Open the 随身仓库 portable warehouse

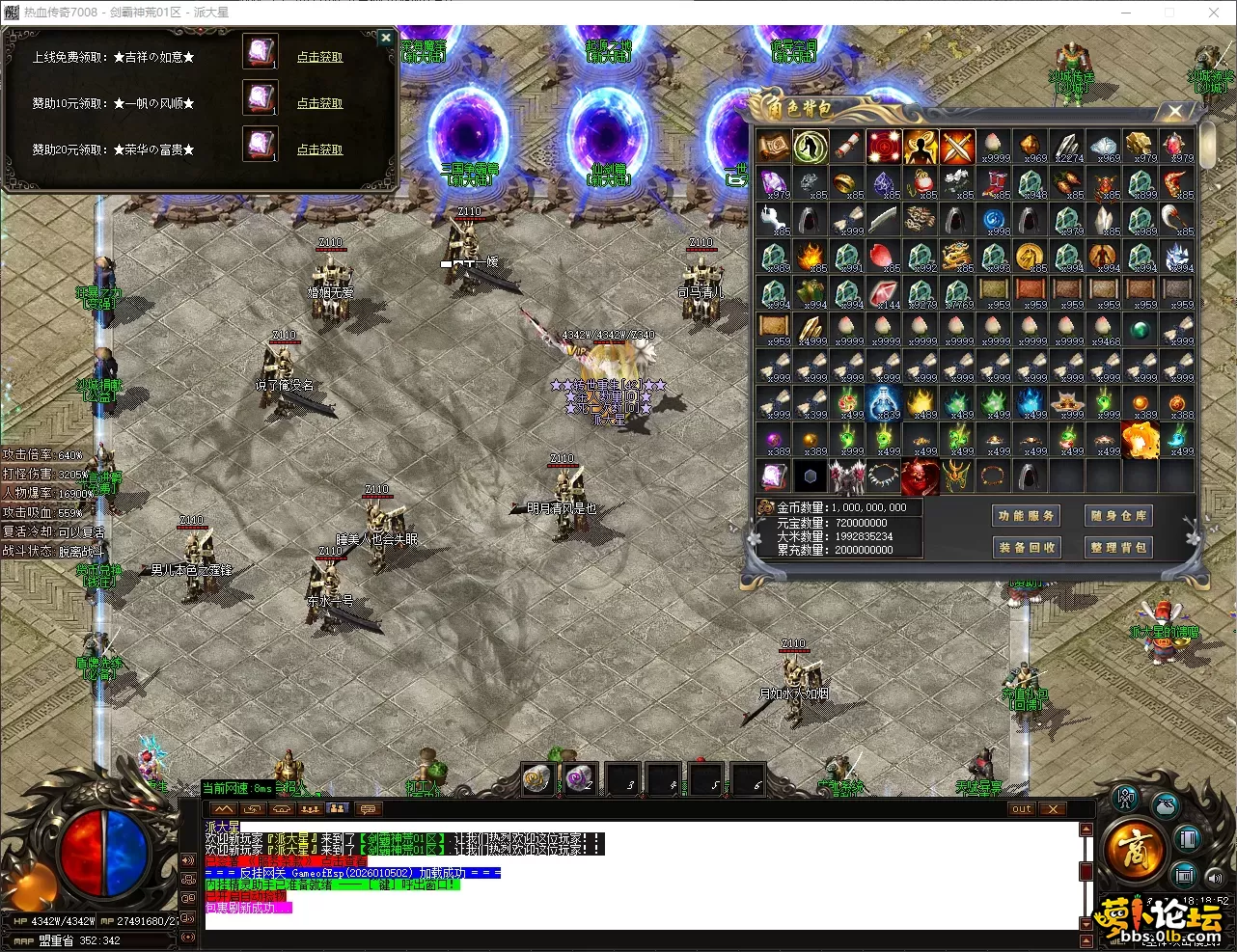click(x=1118, y=516)
